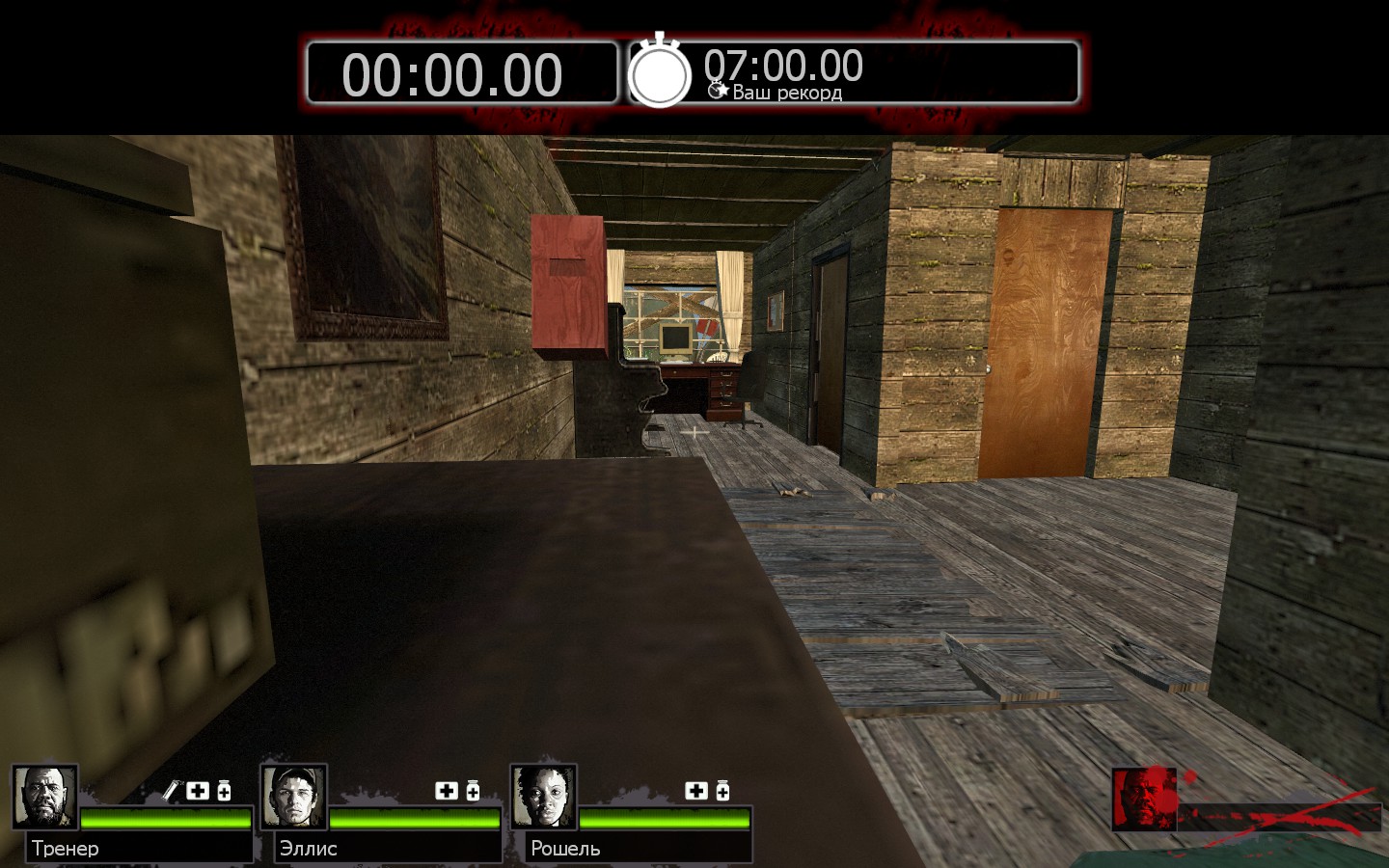Select Тренер's pill bottle icon
The width and height of the screenshot is (1389, 868).
point(224,791)
